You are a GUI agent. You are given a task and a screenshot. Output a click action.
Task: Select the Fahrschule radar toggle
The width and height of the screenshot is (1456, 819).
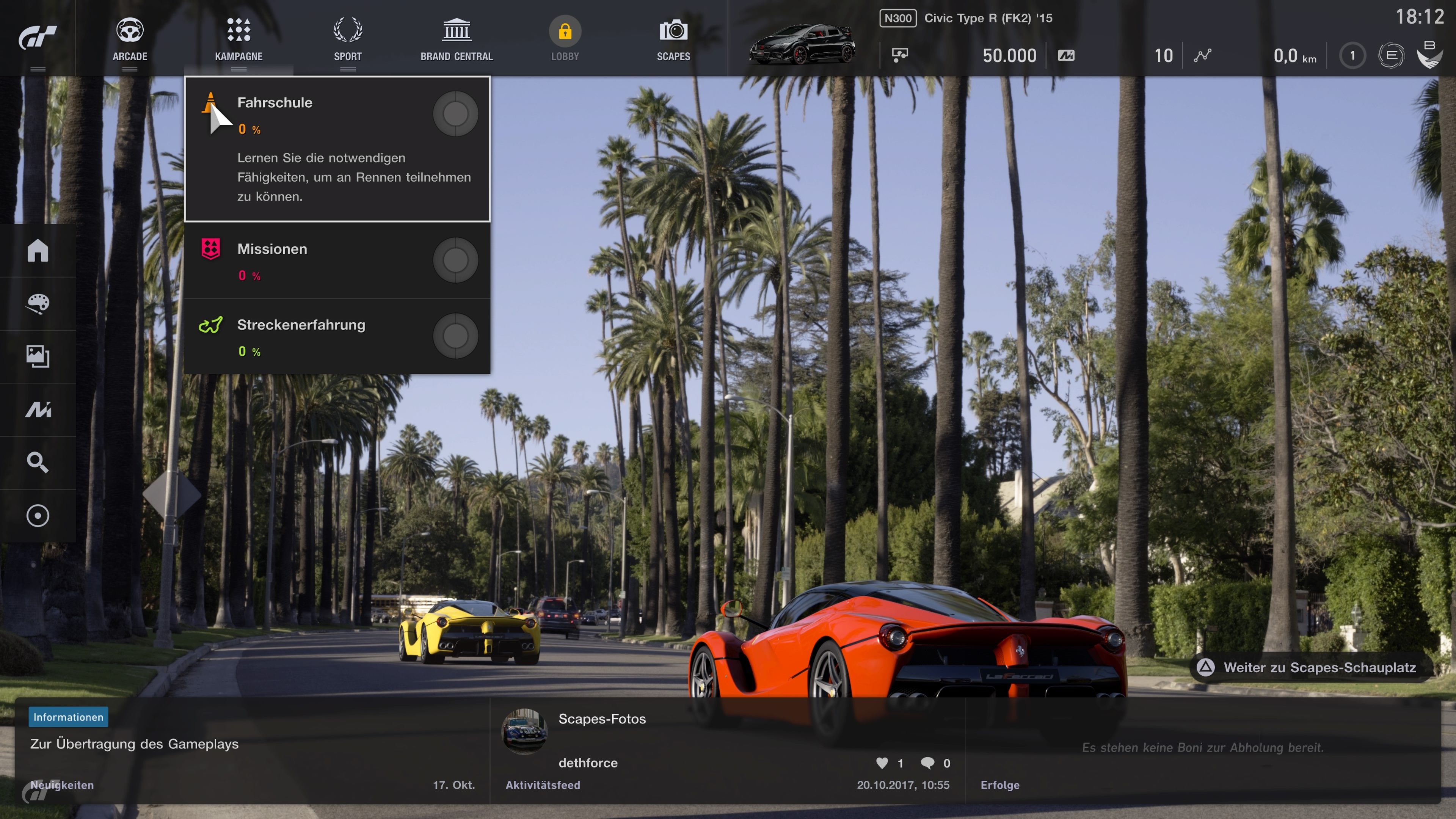[x=455, y=113]
